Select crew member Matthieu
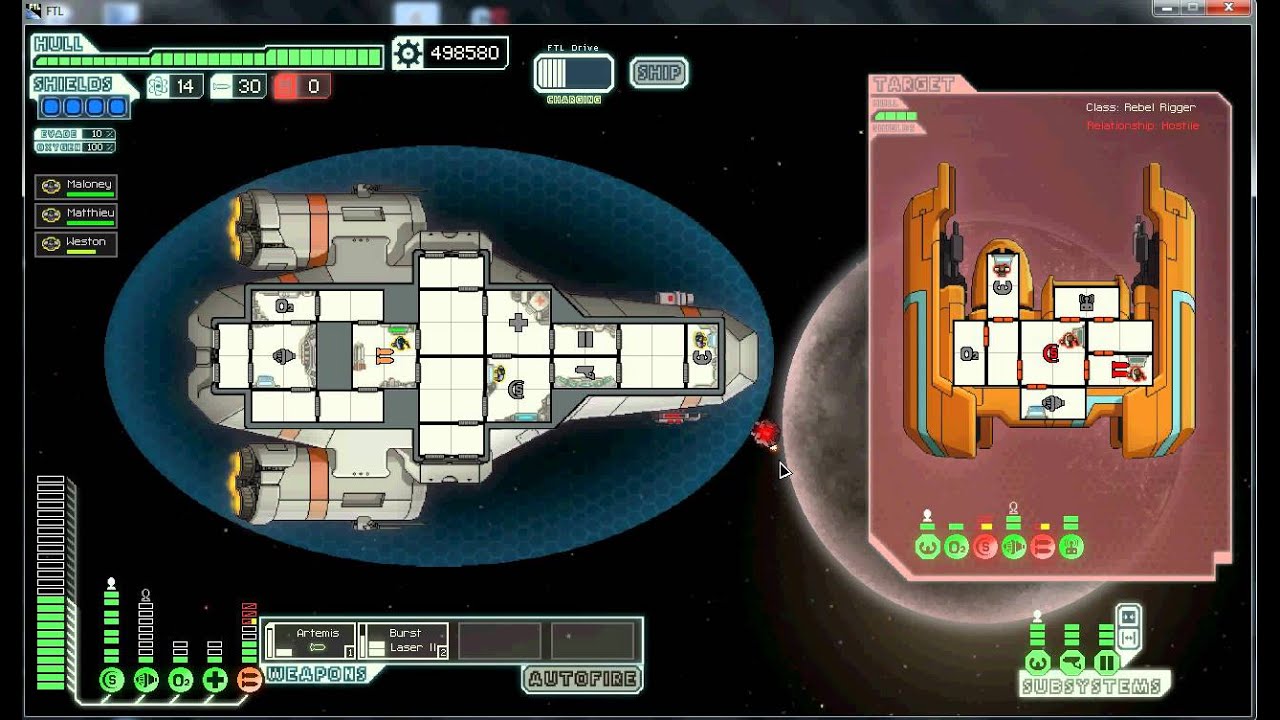1280x720 pixels. (77, 214)
